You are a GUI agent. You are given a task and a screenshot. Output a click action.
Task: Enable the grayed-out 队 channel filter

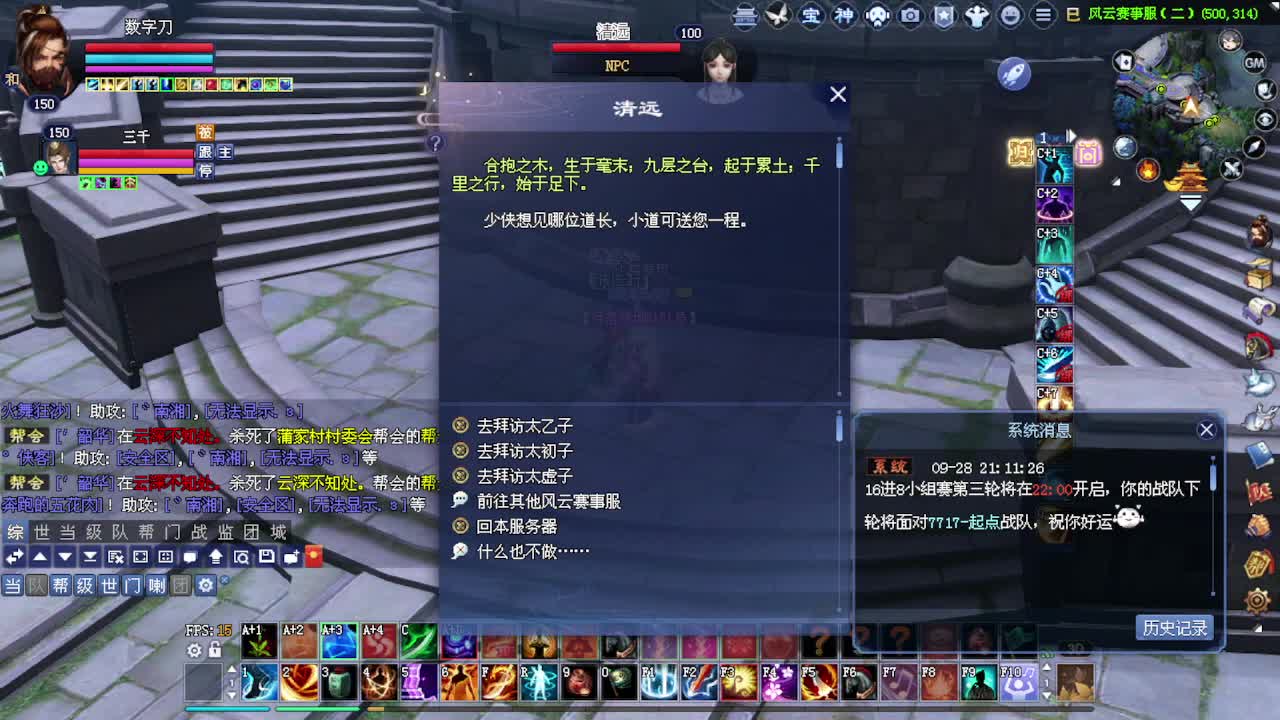coord(36,584)
